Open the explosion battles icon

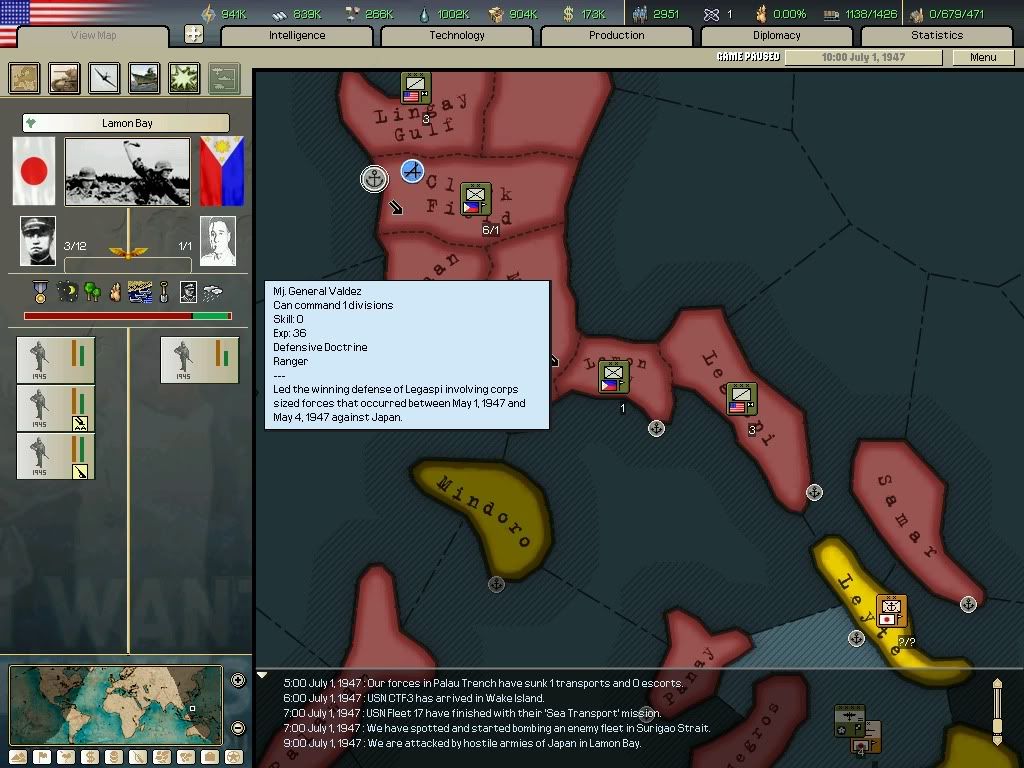pos(184,78)
